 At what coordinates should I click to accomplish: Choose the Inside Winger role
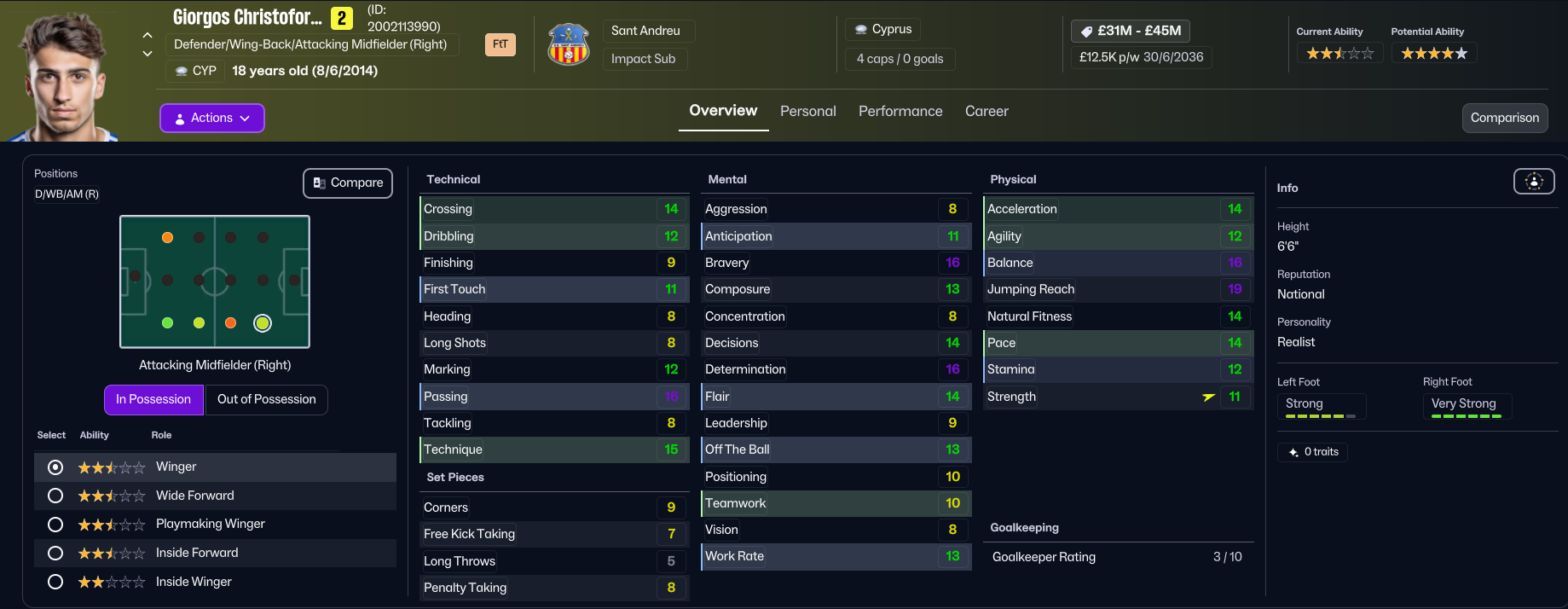click(x=55, y=583)
